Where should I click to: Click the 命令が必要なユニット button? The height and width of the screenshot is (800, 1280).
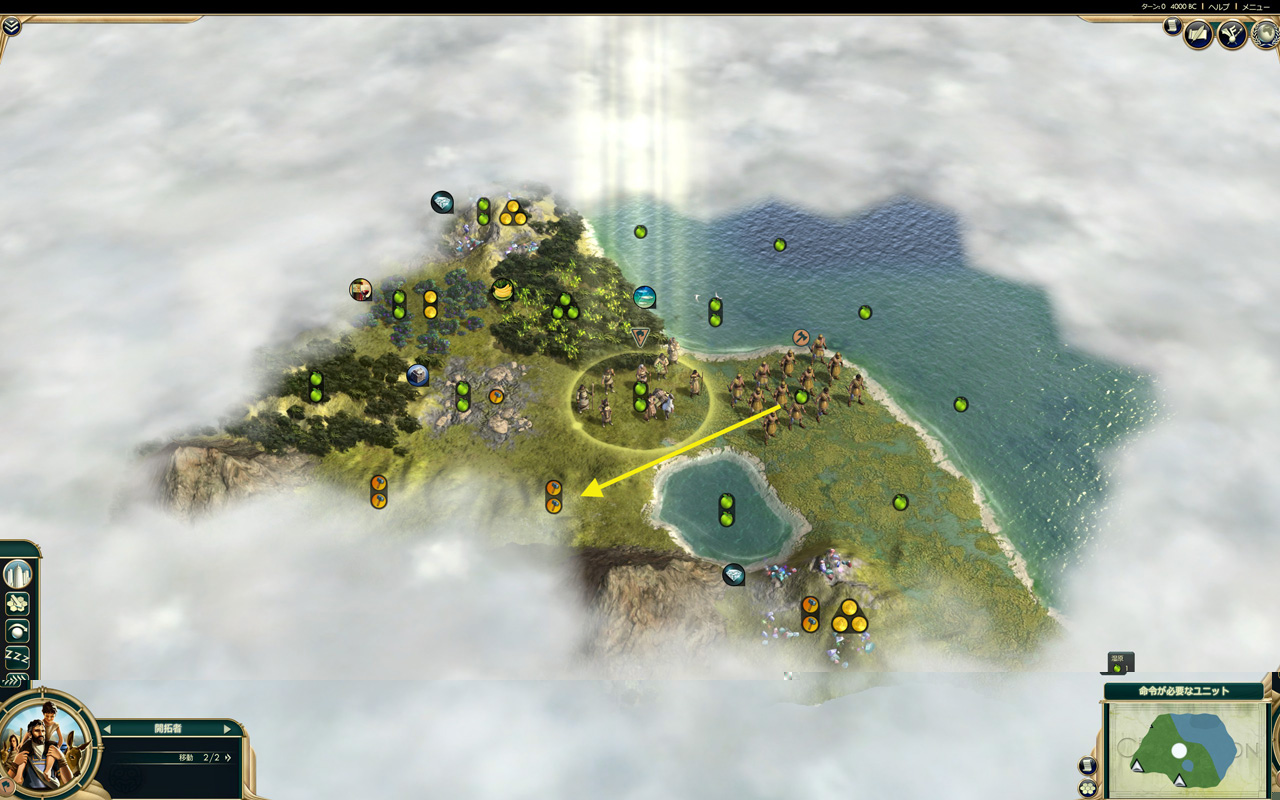1184,691
